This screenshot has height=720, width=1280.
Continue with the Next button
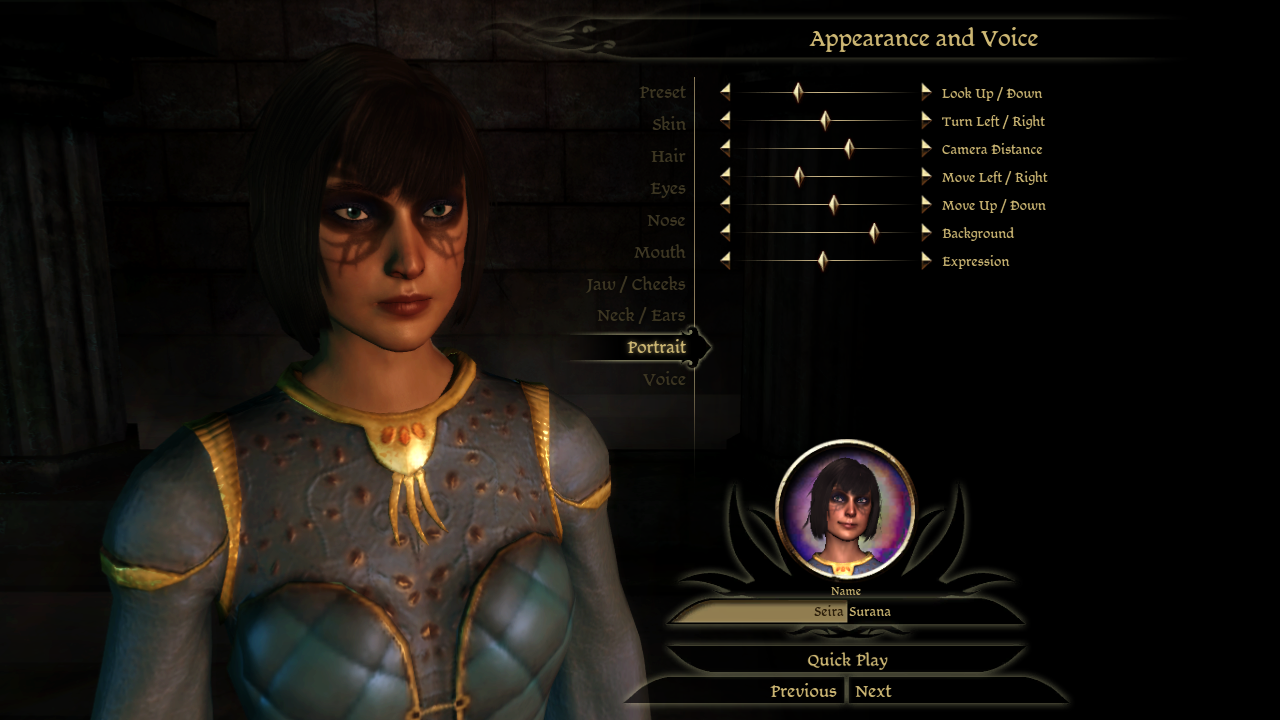click(x=873, y=691)
